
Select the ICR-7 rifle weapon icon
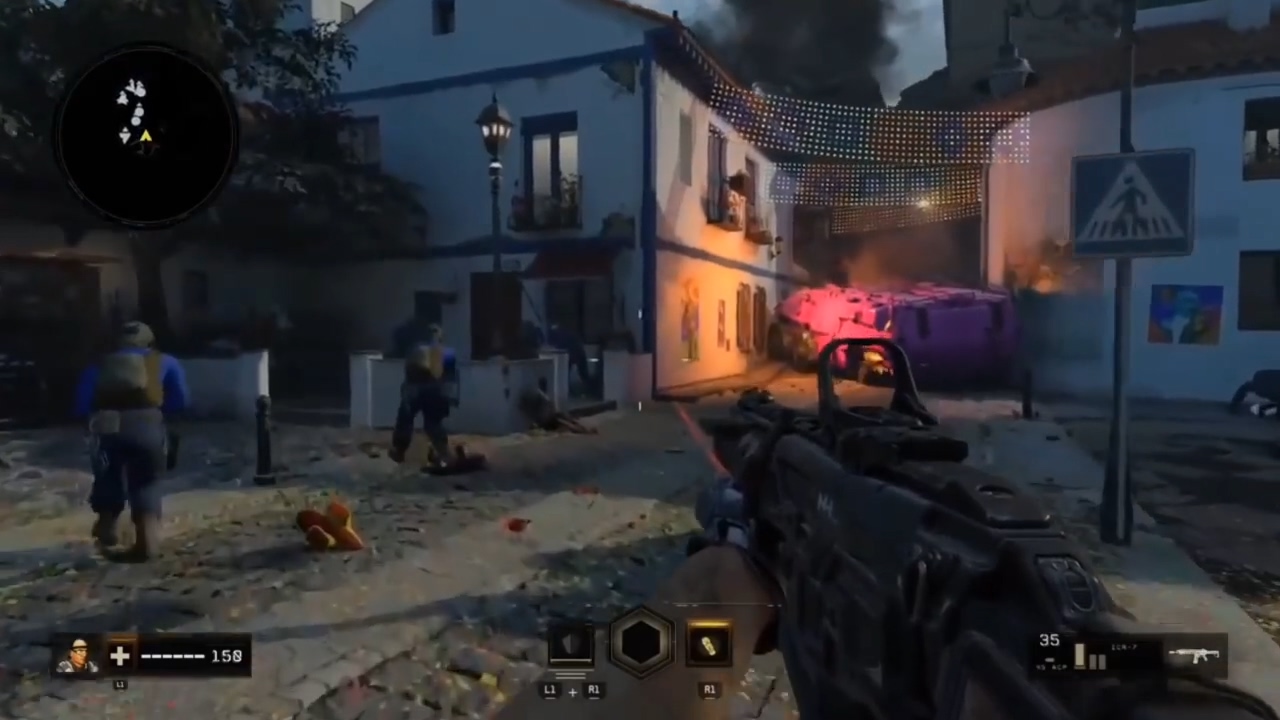1194,656
